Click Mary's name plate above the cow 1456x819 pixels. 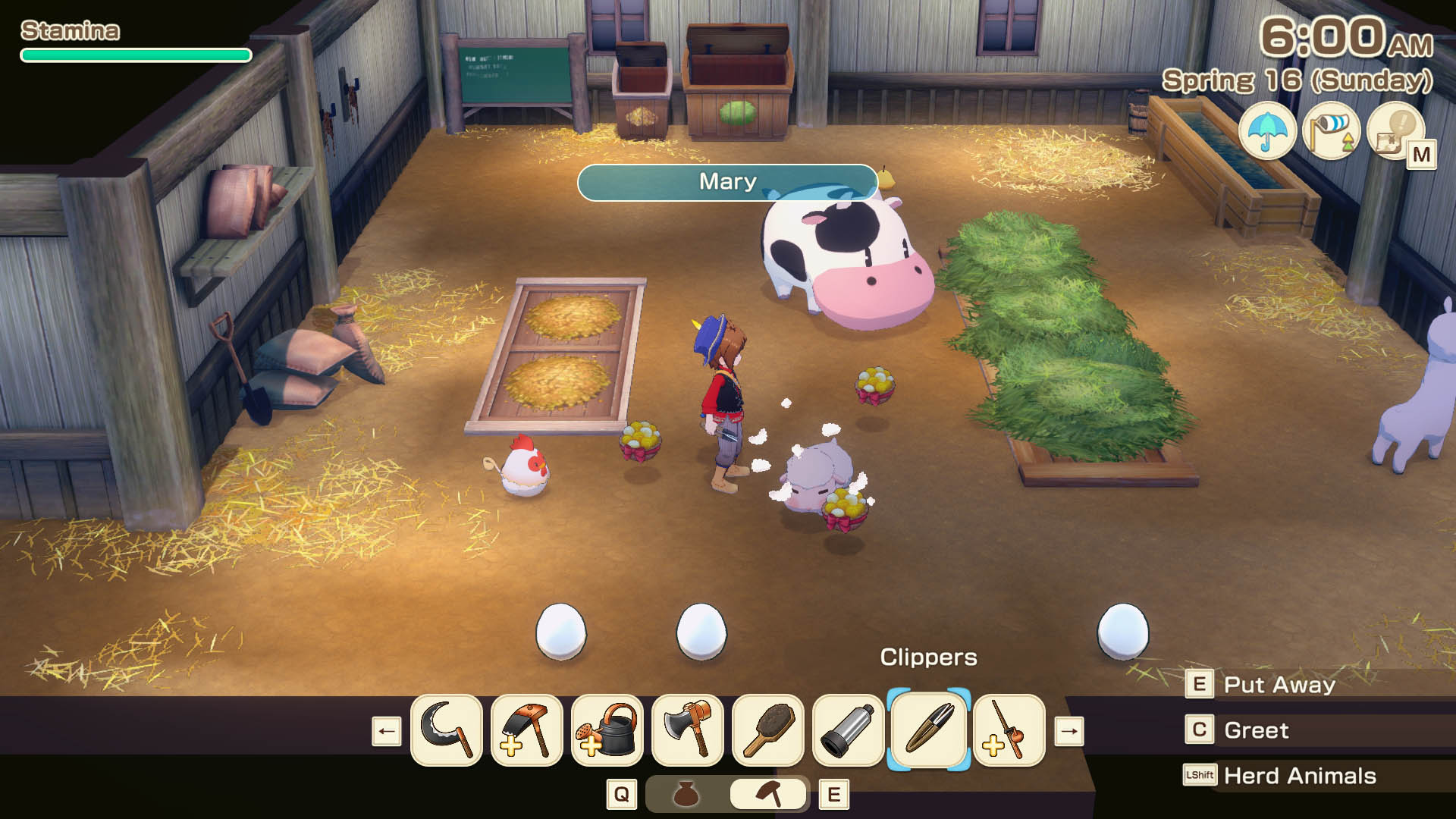point(726,181)
